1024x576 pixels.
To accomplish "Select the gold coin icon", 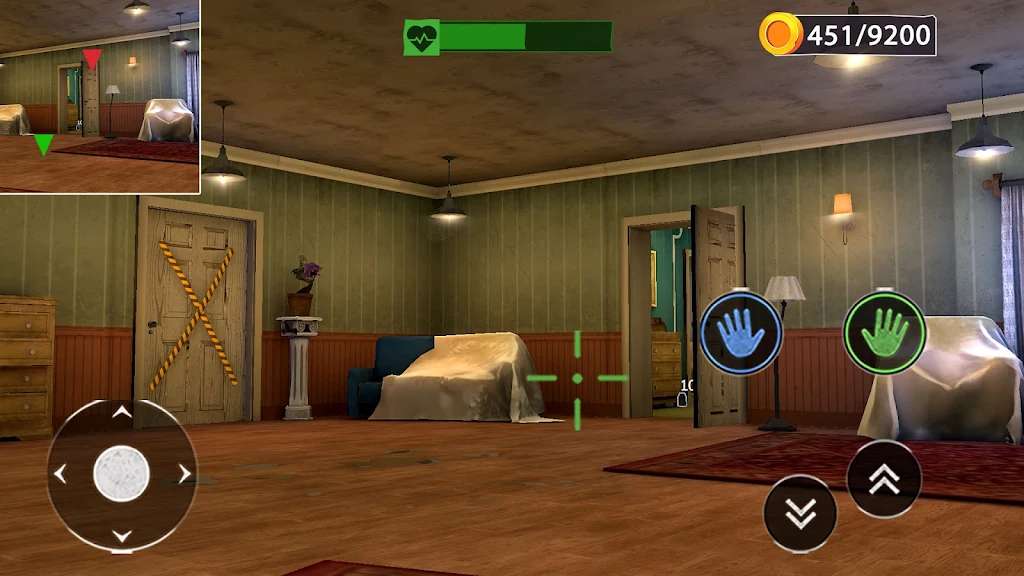I will (x=779, y=36).
